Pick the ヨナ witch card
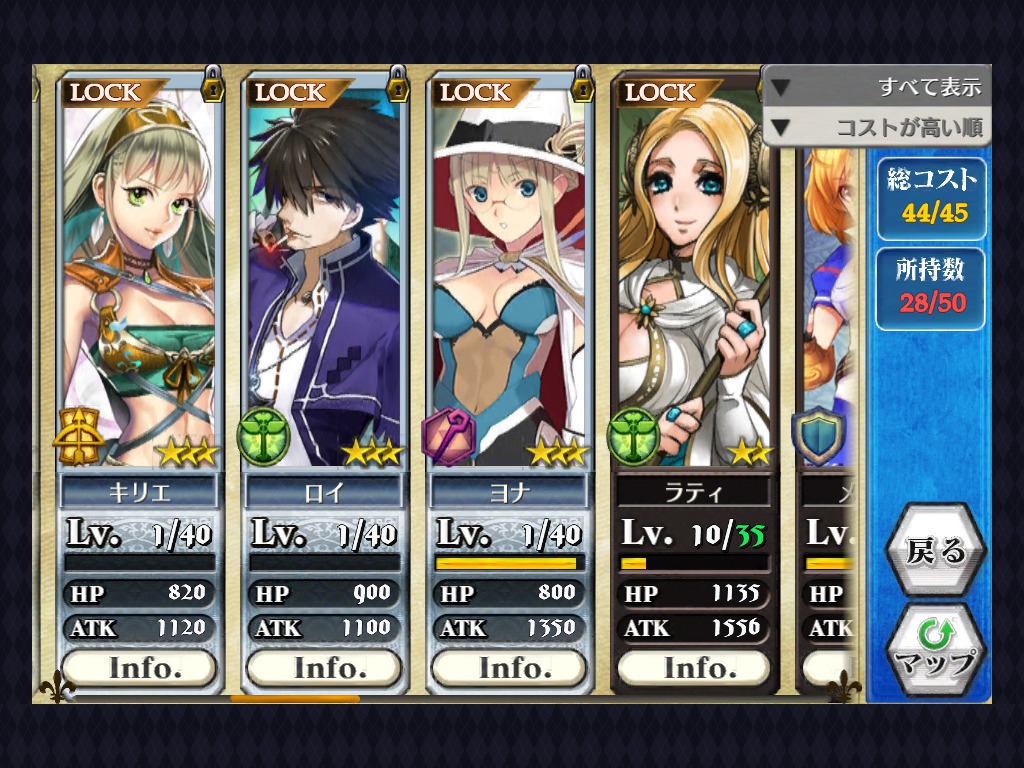 click(x=508, y=280)
